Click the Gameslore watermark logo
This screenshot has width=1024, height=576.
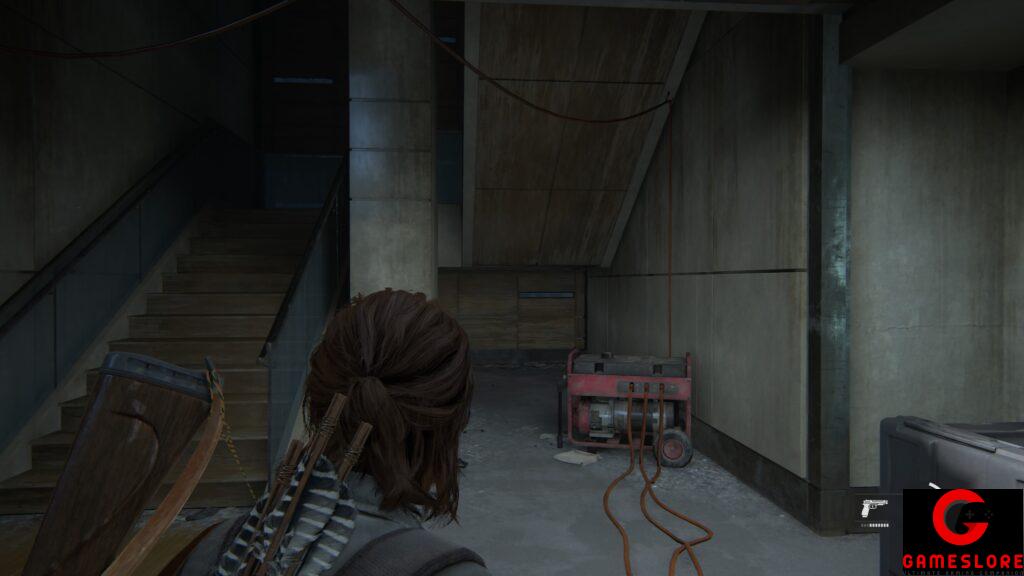click(x=962, y=531)
